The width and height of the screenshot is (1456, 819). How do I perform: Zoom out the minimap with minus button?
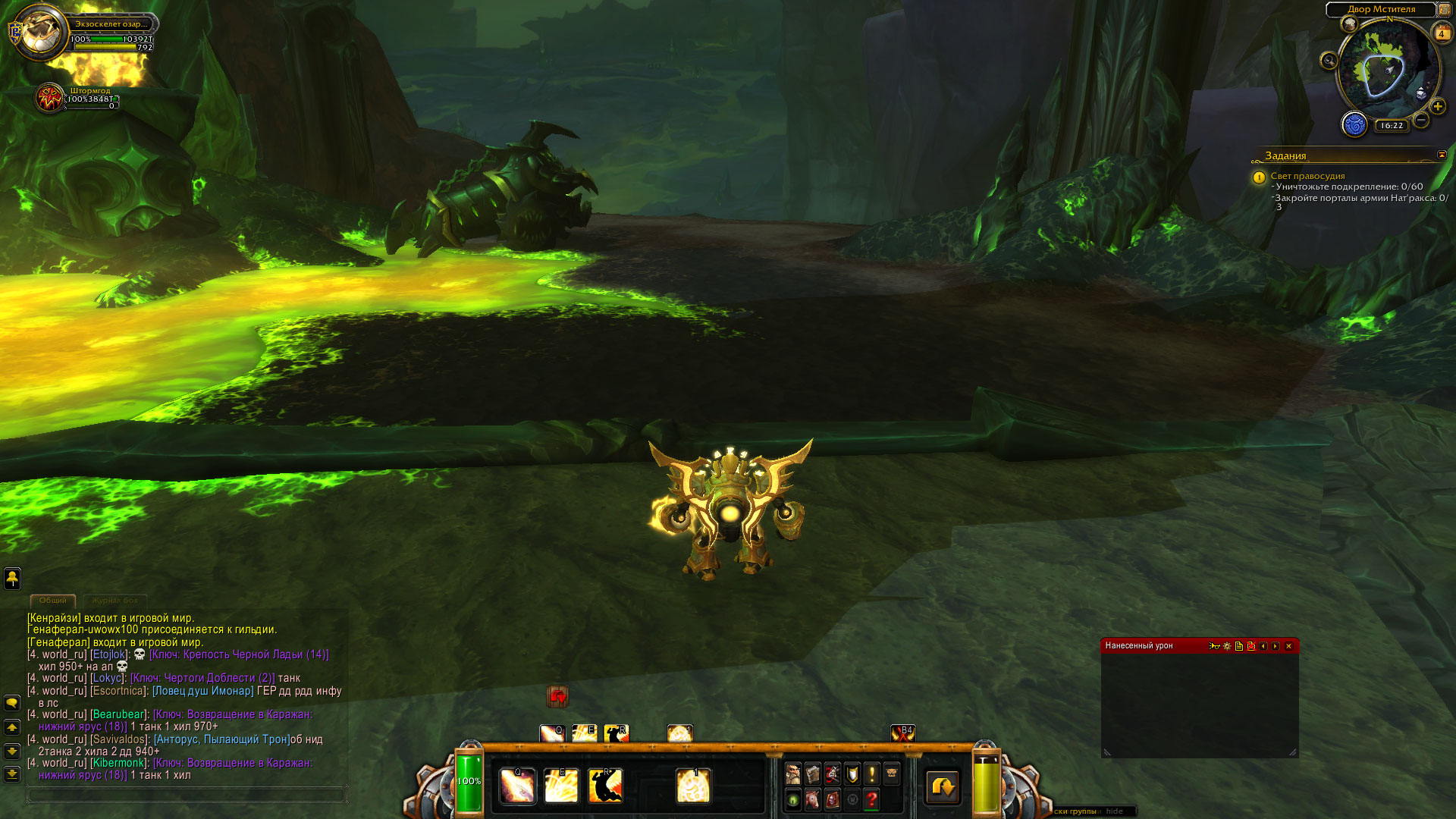[x=1422, y=120]
